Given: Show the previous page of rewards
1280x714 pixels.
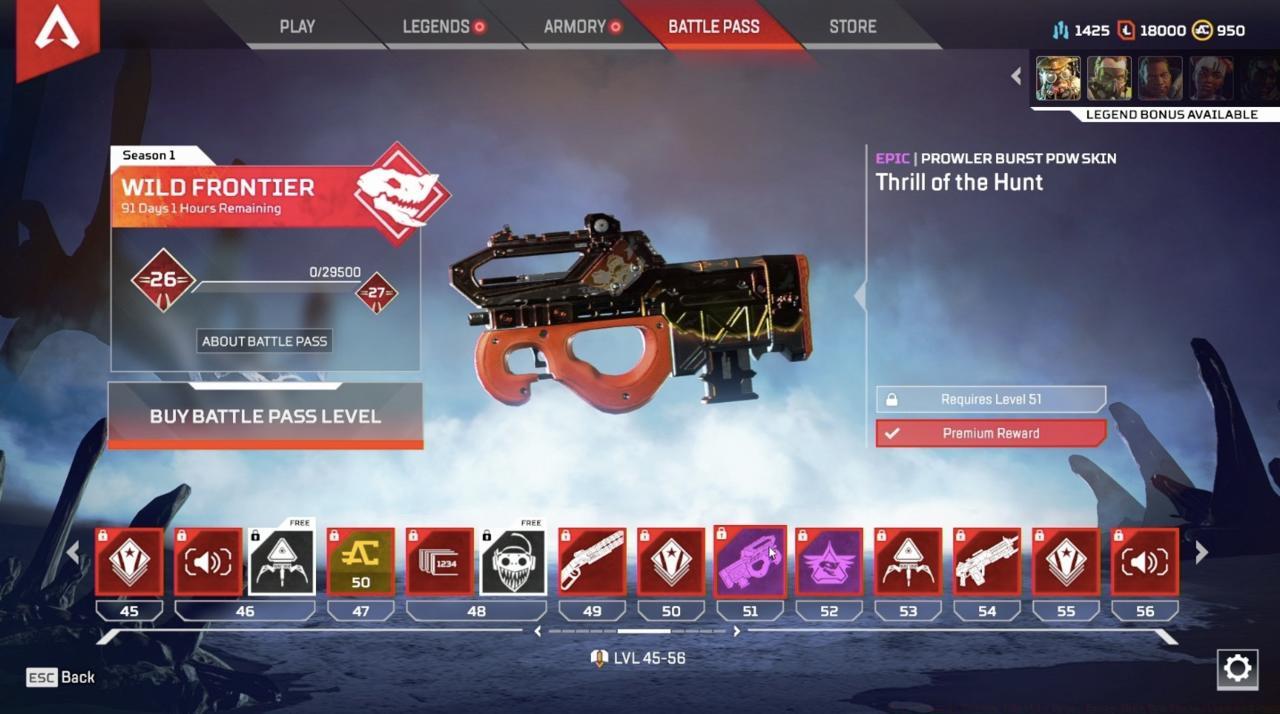Looking at the screenshot, I should pos(72,551).
